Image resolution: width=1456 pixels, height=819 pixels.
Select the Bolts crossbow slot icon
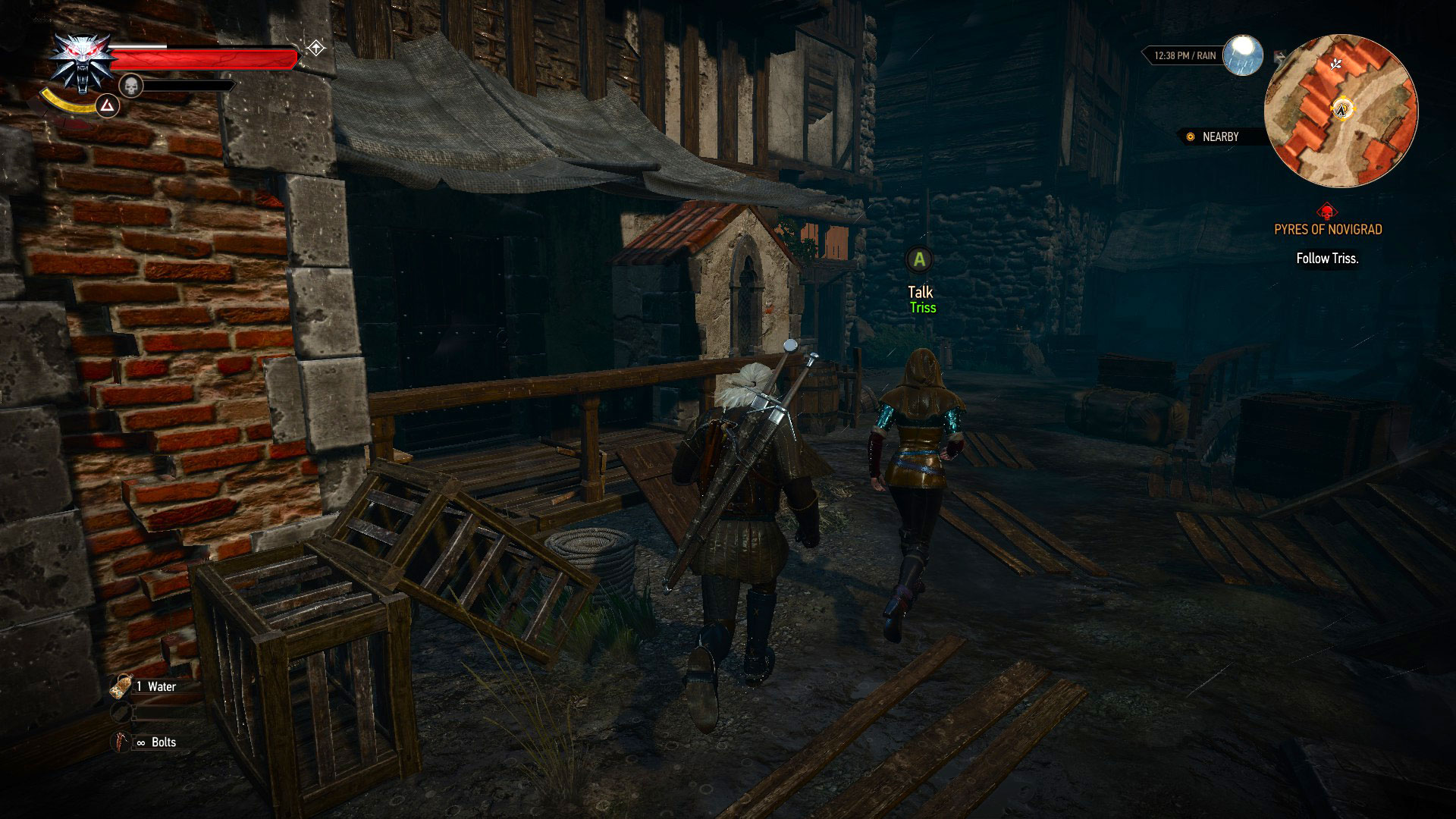point(120,742)
